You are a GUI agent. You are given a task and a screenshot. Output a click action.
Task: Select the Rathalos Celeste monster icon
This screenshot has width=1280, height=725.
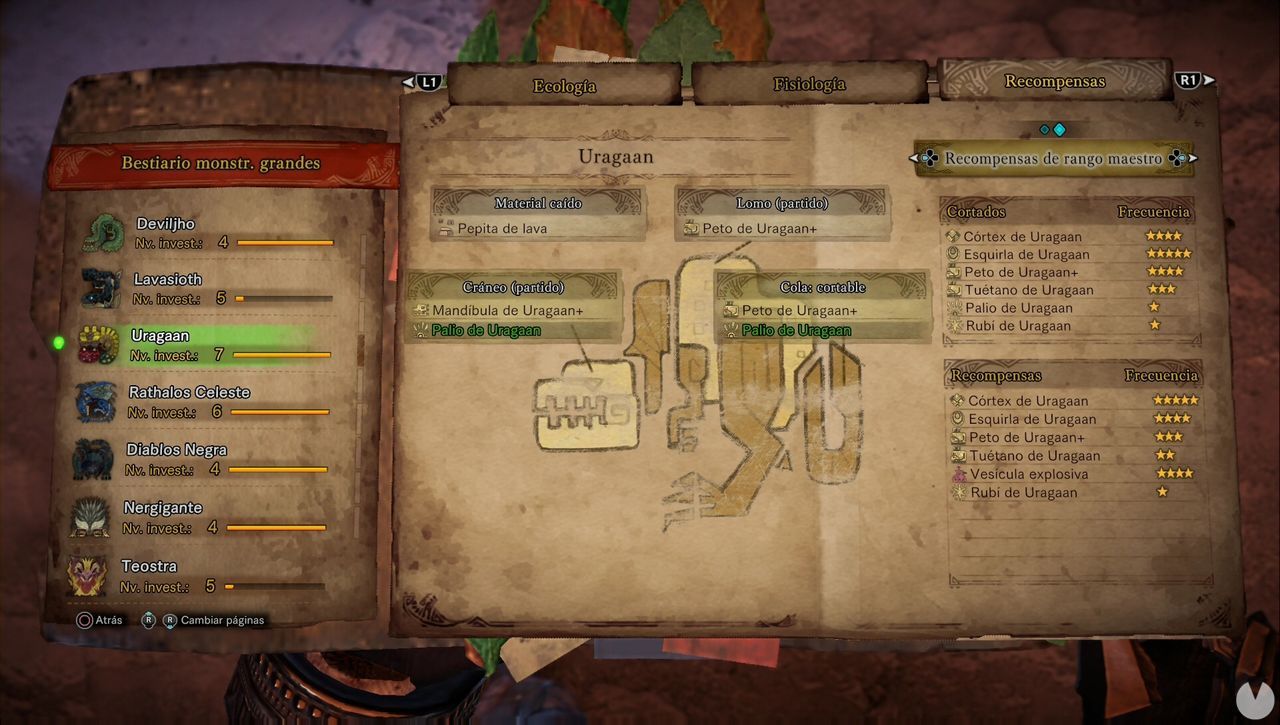pos(95,402)
